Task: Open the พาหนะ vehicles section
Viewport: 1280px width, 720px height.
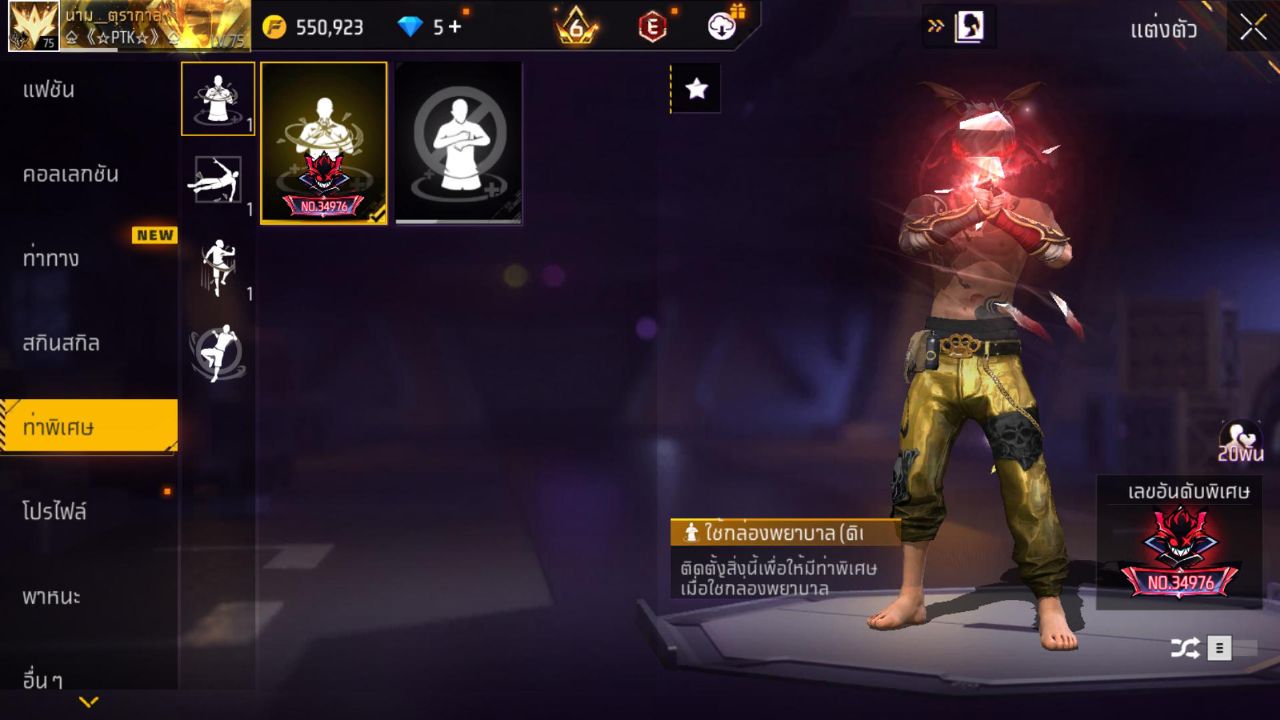Action: [x=50, y=597]
